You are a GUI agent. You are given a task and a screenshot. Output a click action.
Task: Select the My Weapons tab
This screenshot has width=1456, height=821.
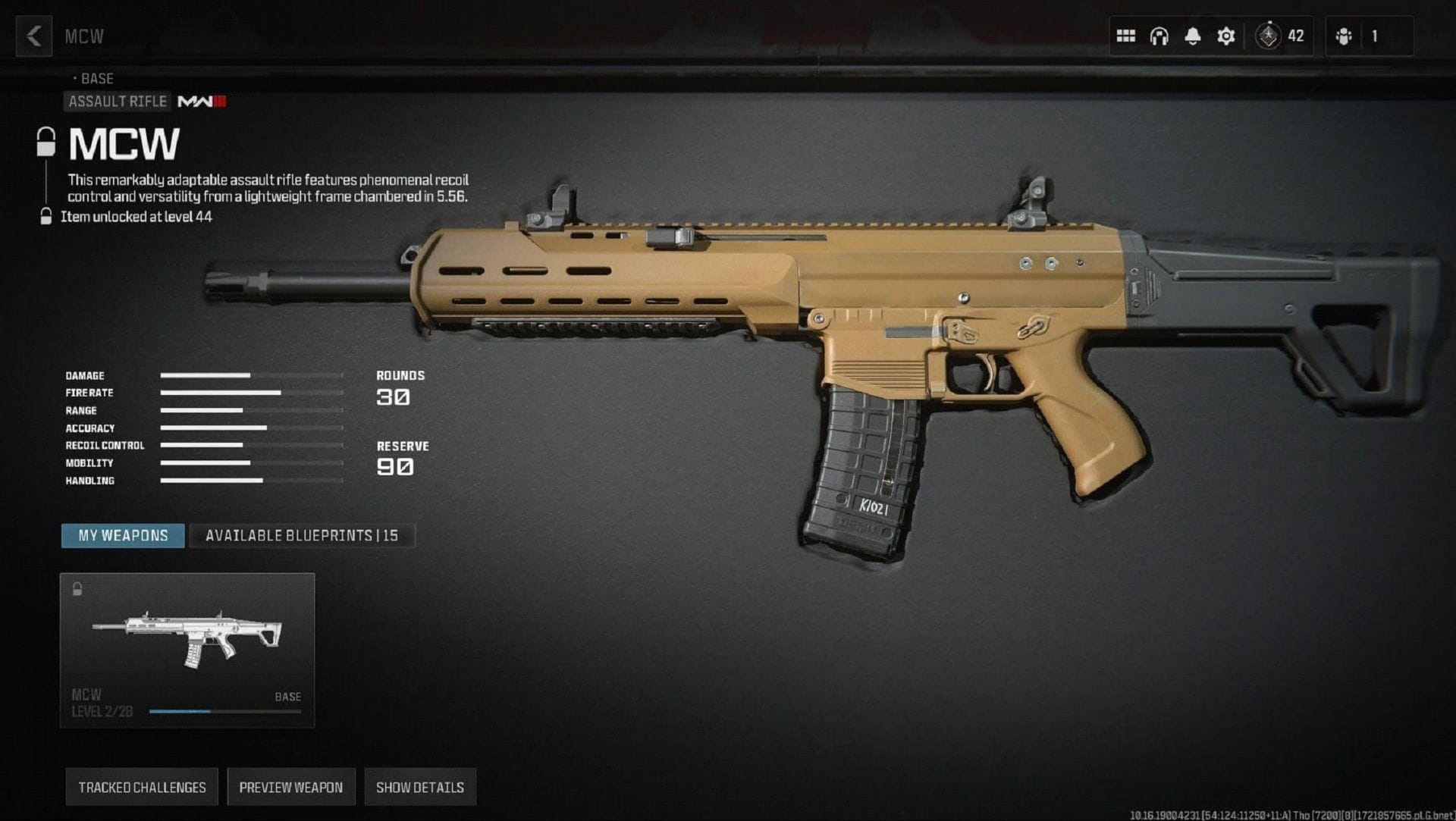pyautogui.click(x=122, y=535)
